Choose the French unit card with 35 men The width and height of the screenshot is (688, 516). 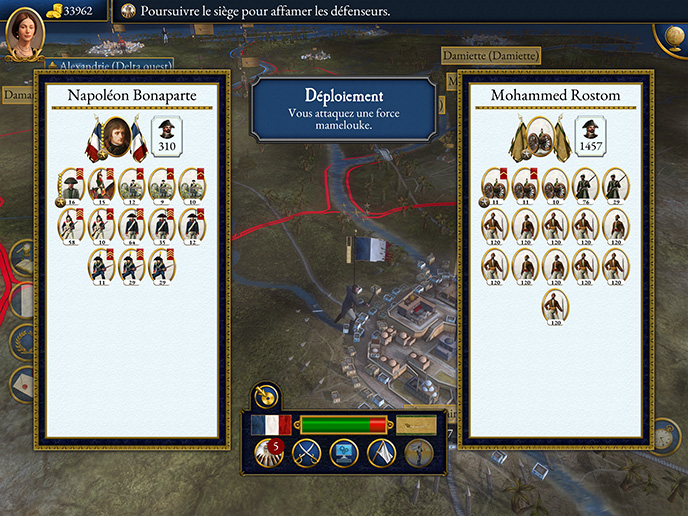(162, 225)
